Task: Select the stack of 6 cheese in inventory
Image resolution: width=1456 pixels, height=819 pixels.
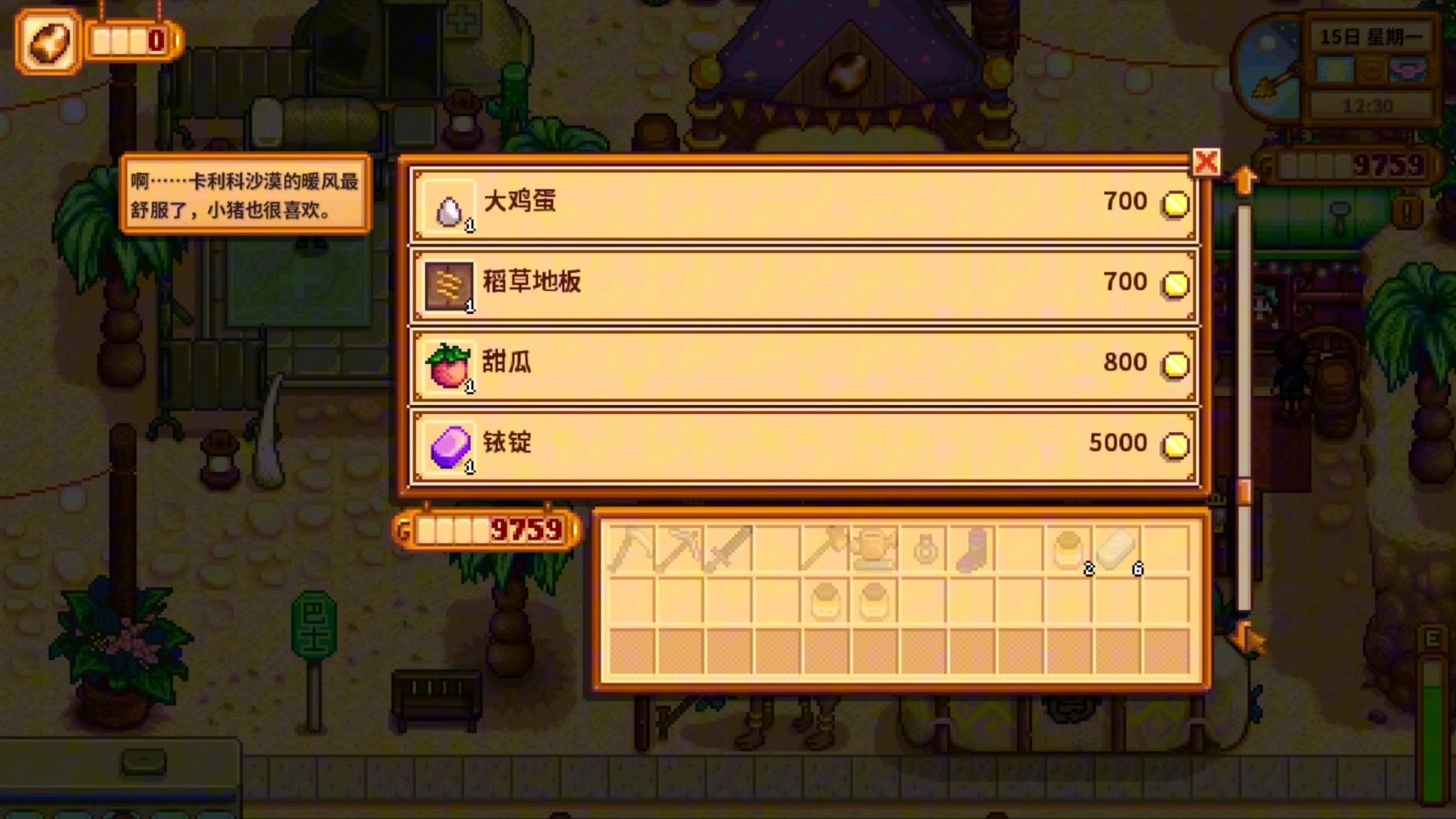Action: tap(1117, 546)
